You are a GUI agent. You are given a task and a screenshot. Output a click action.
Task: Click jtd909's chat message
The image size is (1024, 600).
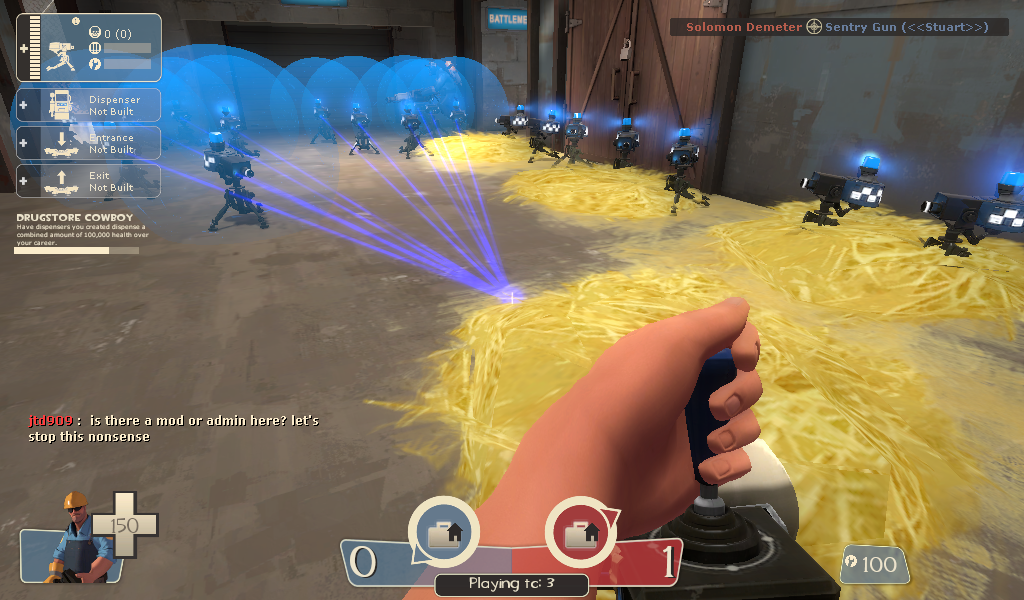point(172,428)
